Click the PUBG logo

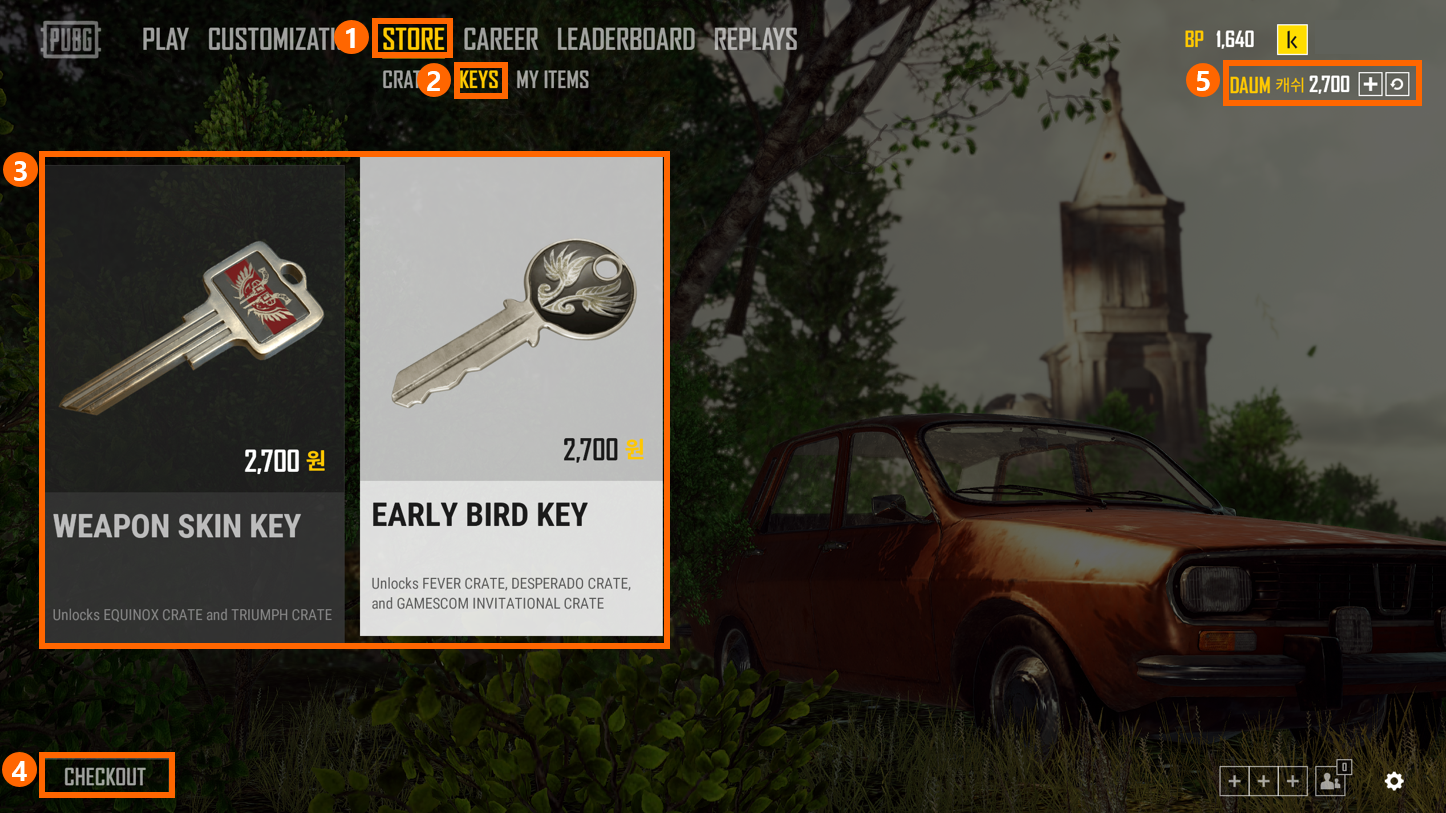(72, 40)
